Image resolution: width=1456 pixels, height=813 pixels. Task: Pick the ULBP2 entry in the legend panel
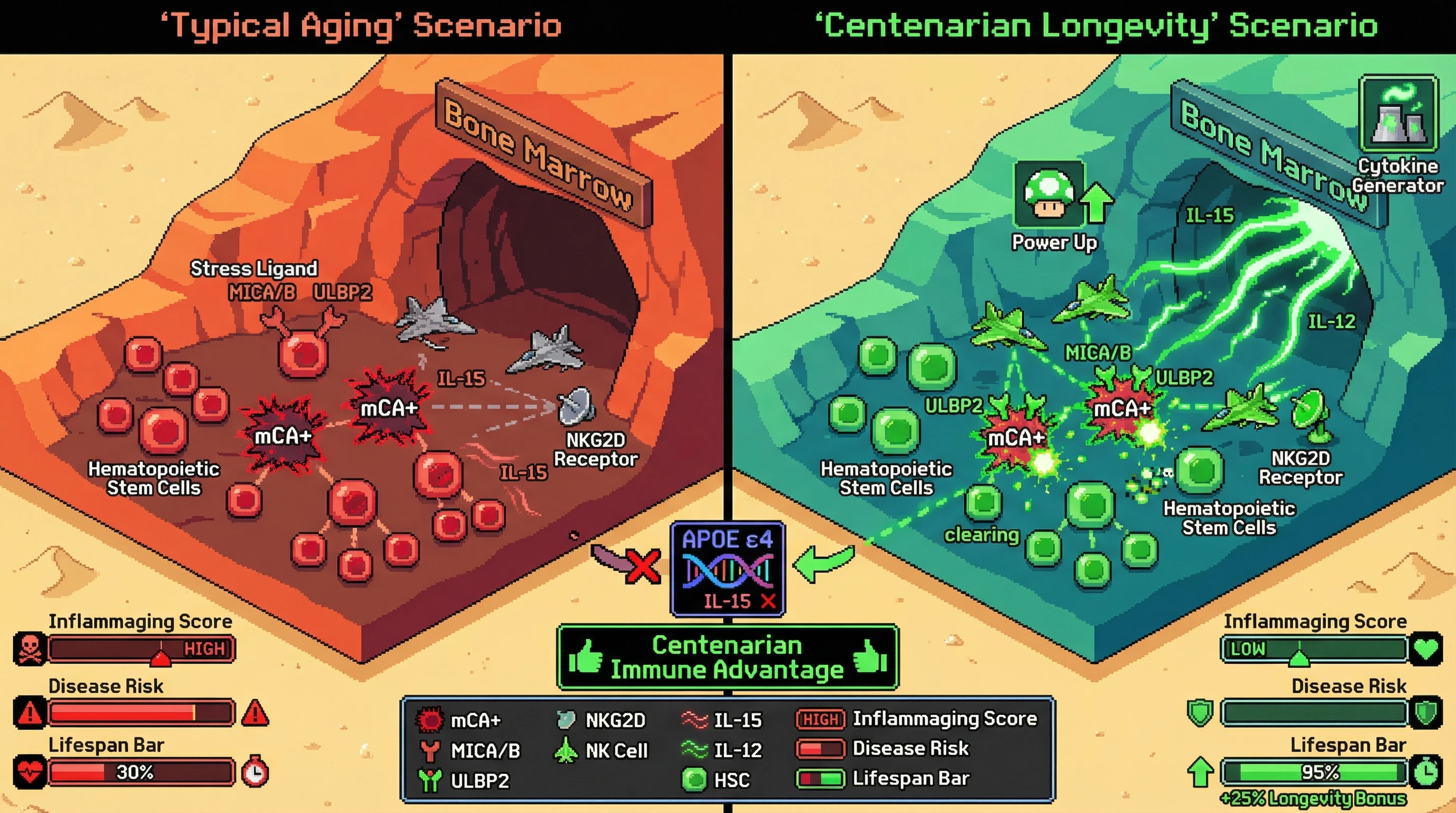pyautogui.click(x=465, y=781)
